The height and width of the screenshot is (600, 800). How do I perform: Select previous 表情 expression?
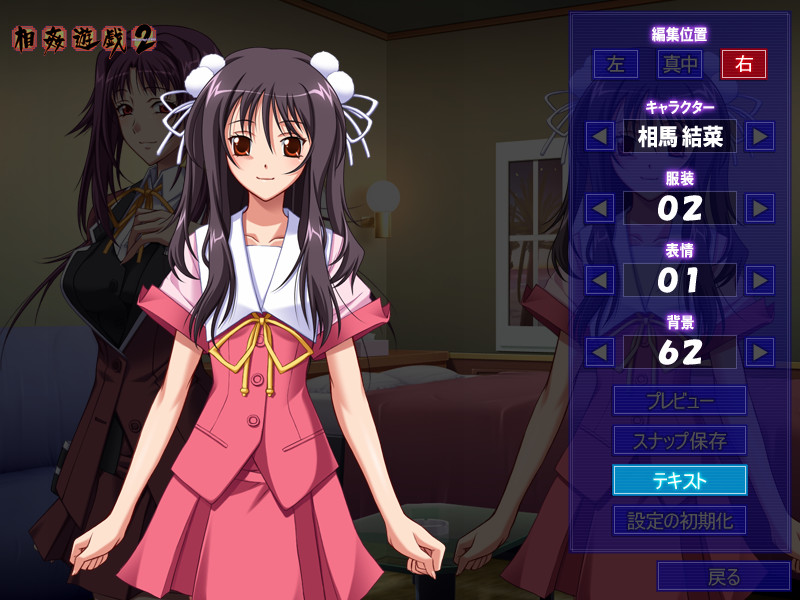click(x=600, y=280)
